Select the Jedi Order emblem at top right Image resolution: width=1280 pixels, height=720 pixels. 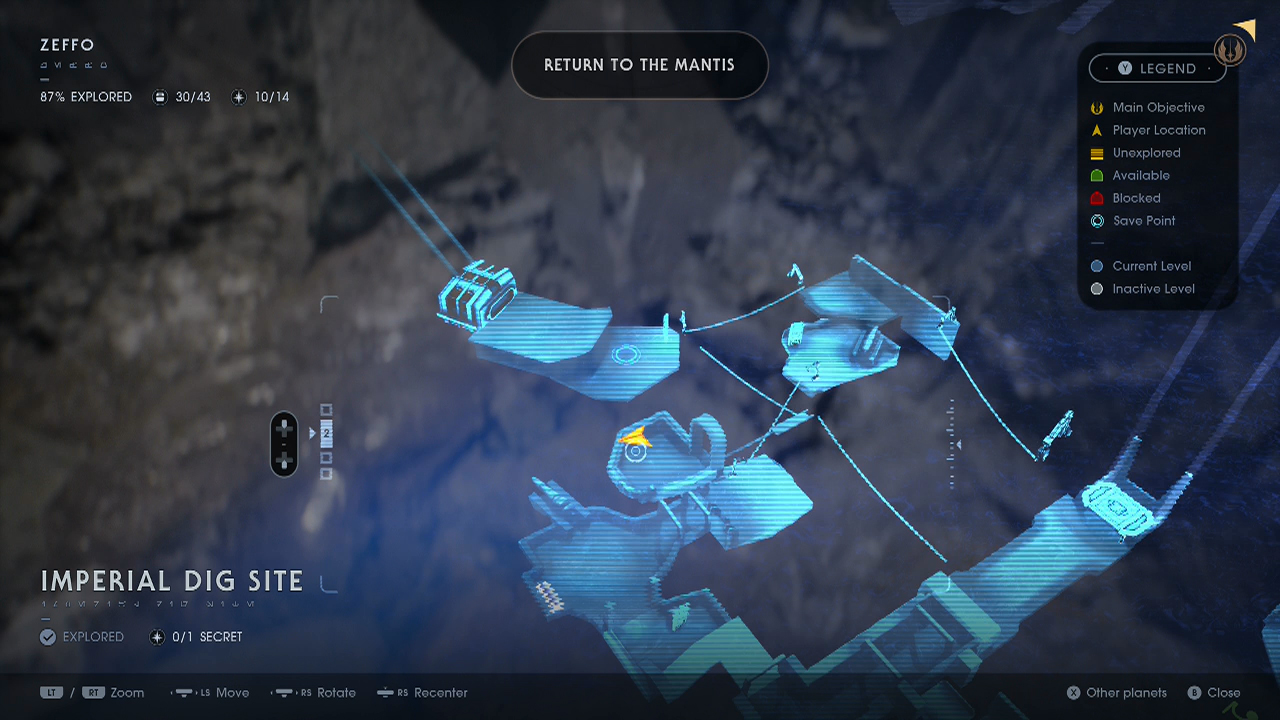point(1229,49)
